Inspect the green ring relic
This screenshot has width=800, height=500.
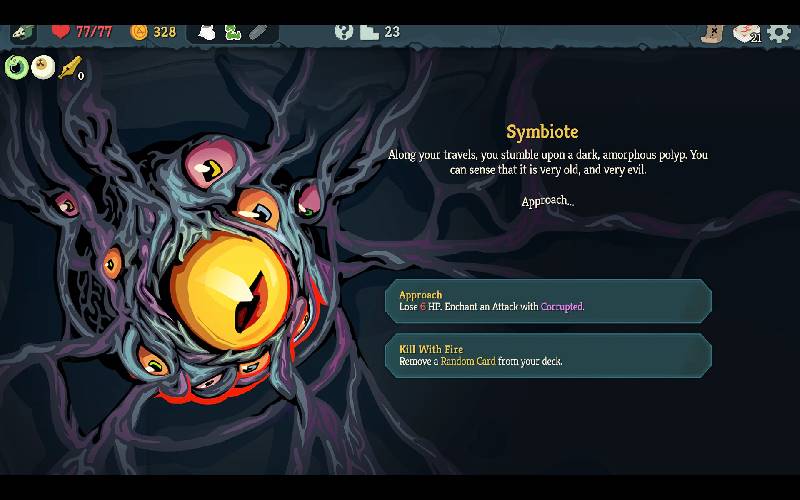coord(16,67)
